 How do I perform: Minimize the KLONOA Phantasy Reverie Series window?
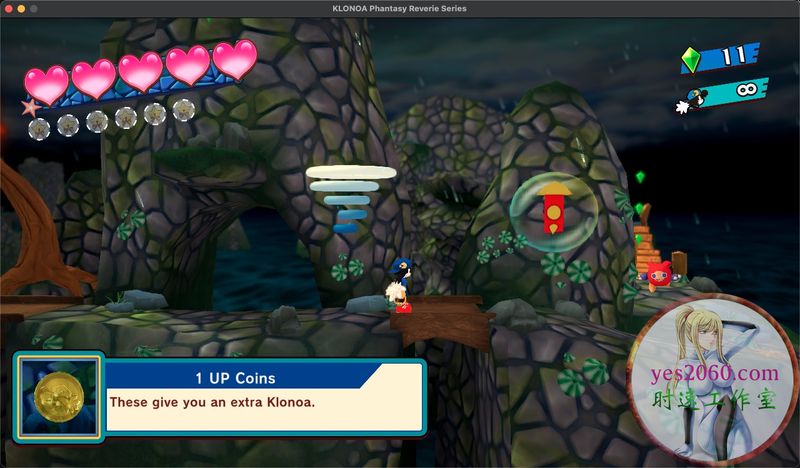click(28, 8)
